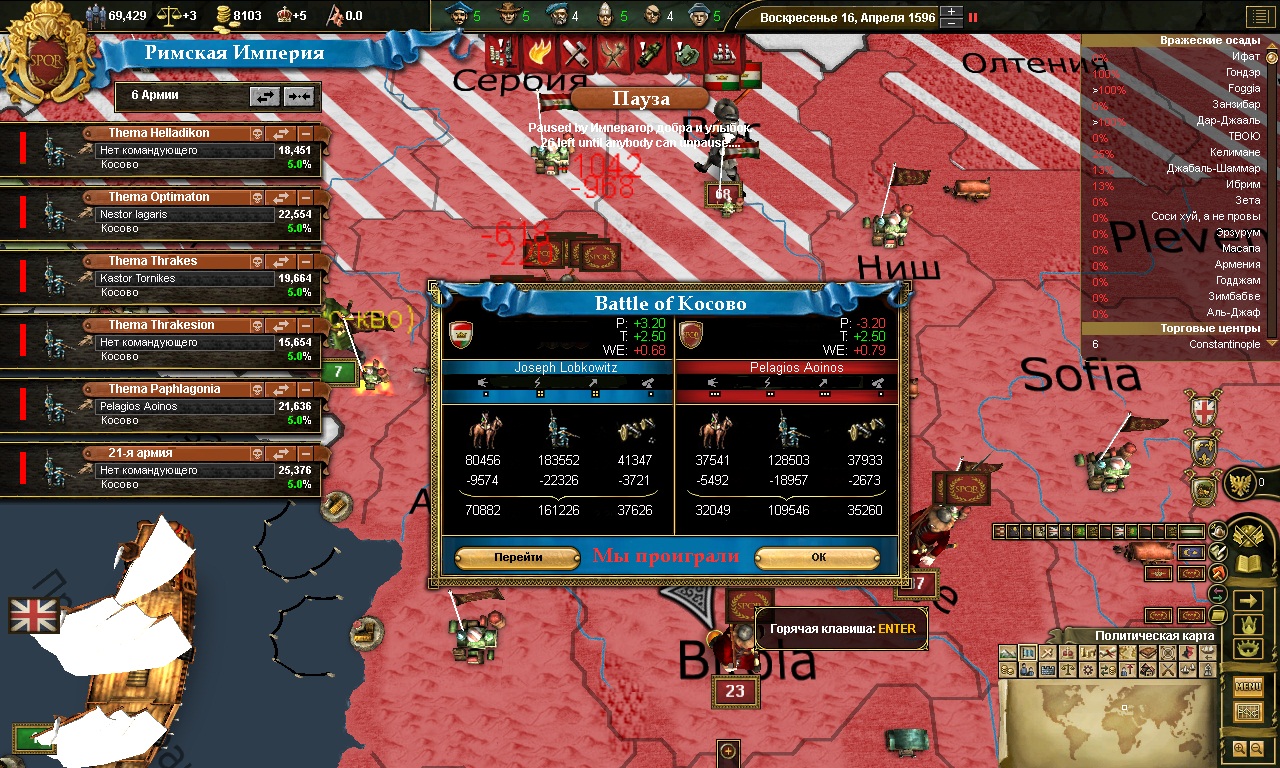Click the burning flame alert icon
1280x768 pixels.
[540, 50]
